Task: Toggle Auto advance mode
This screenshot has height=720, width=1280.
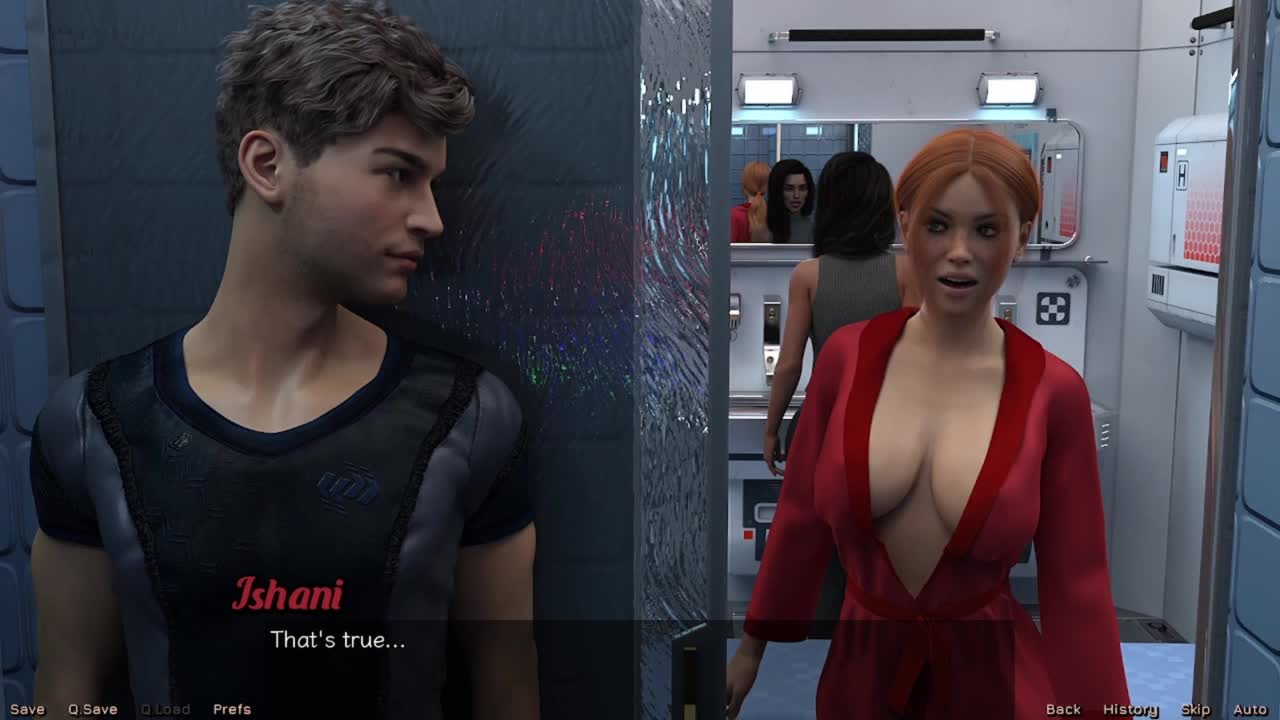Action: coord(1249,709)
